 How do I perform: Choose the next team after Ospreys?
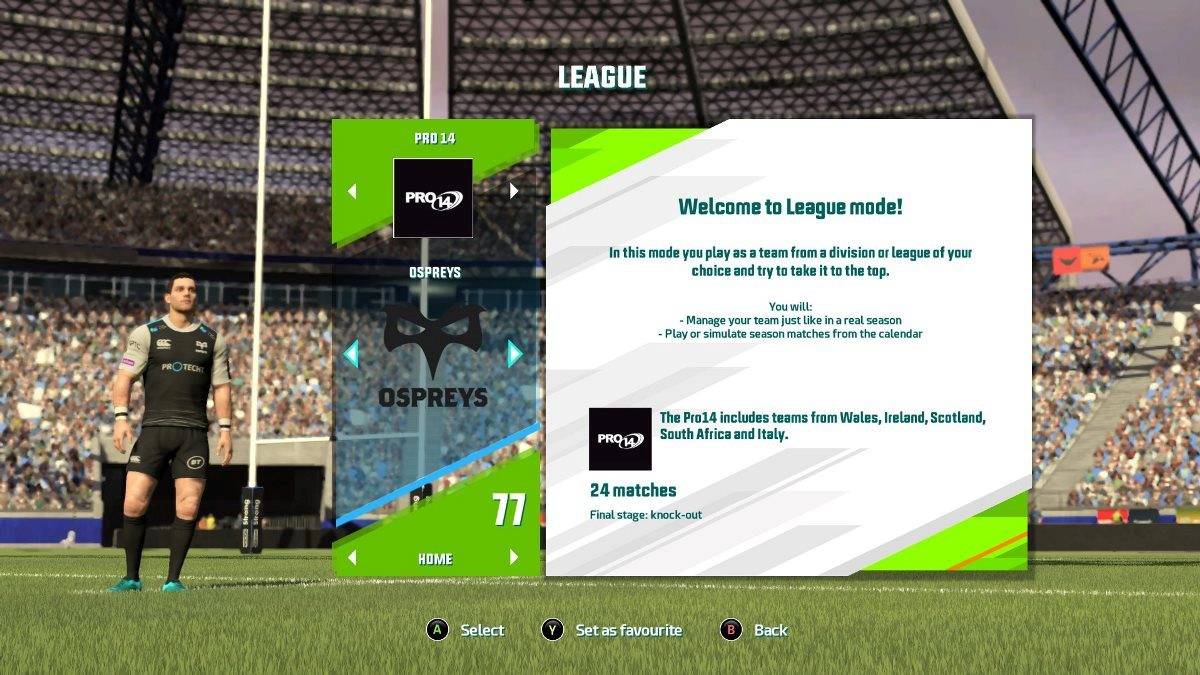(x=515, y=353)
